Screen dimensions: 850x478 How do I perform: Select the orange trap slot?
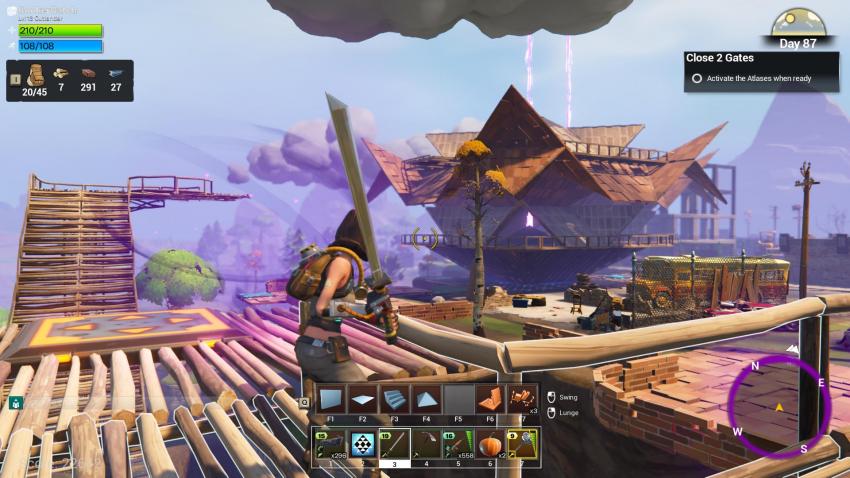tap(489, 399)
